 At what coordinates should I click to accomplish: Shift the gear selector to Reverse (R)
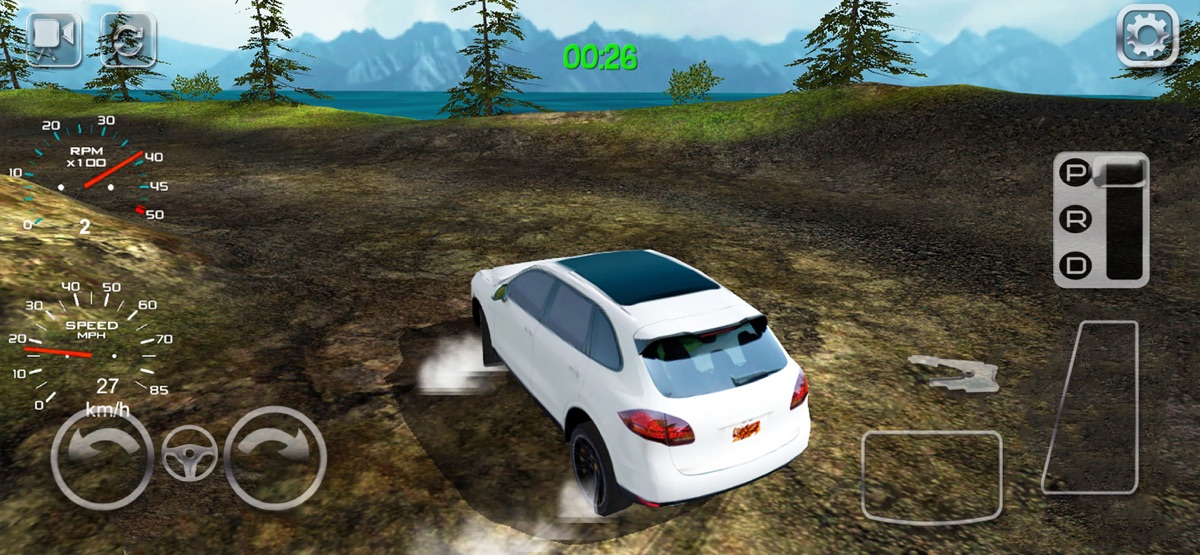click(x=1076, y=221)
